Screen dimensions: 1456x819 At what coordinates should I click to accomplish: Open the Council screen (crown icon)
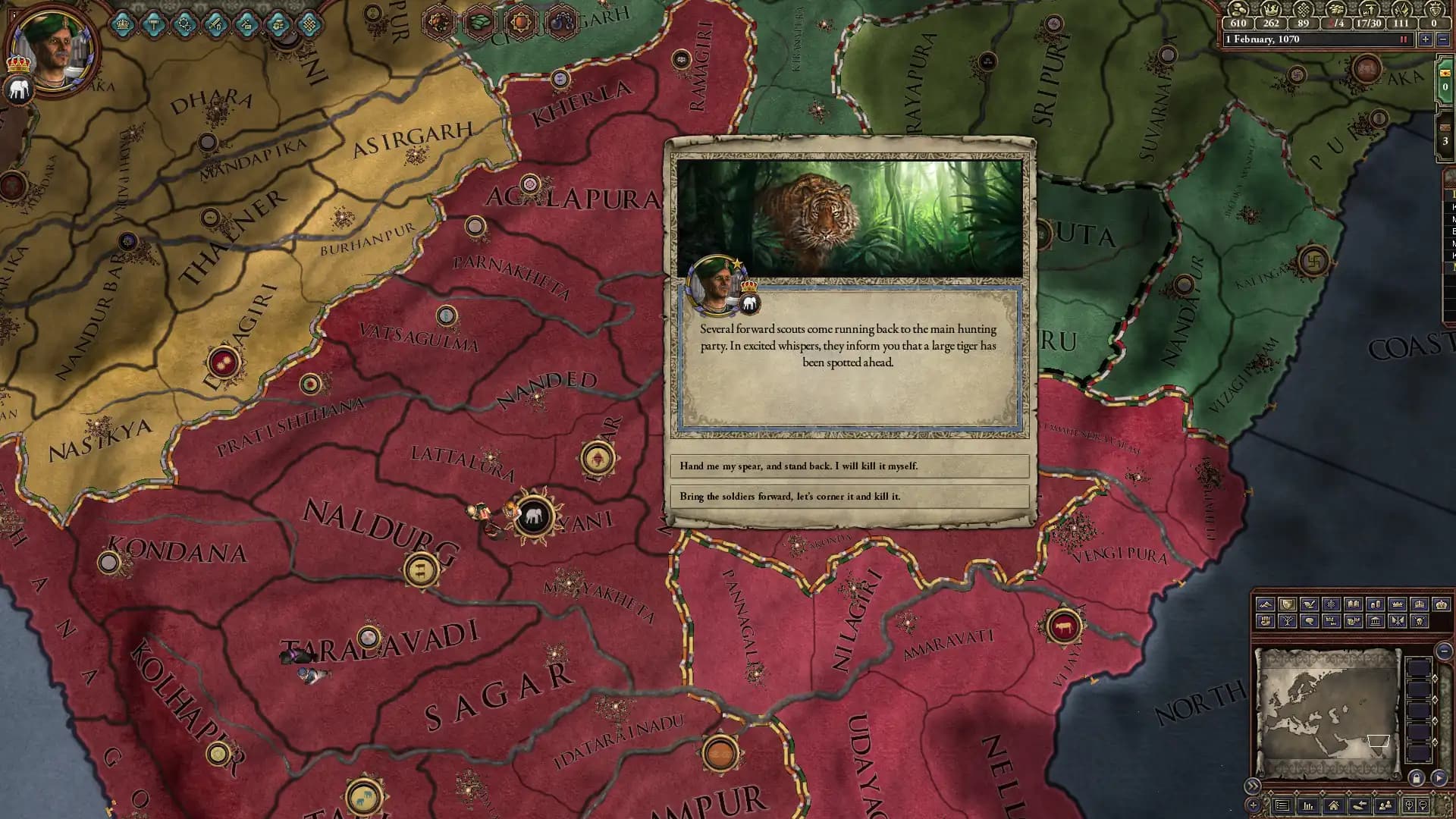click(x=122, y=23)
